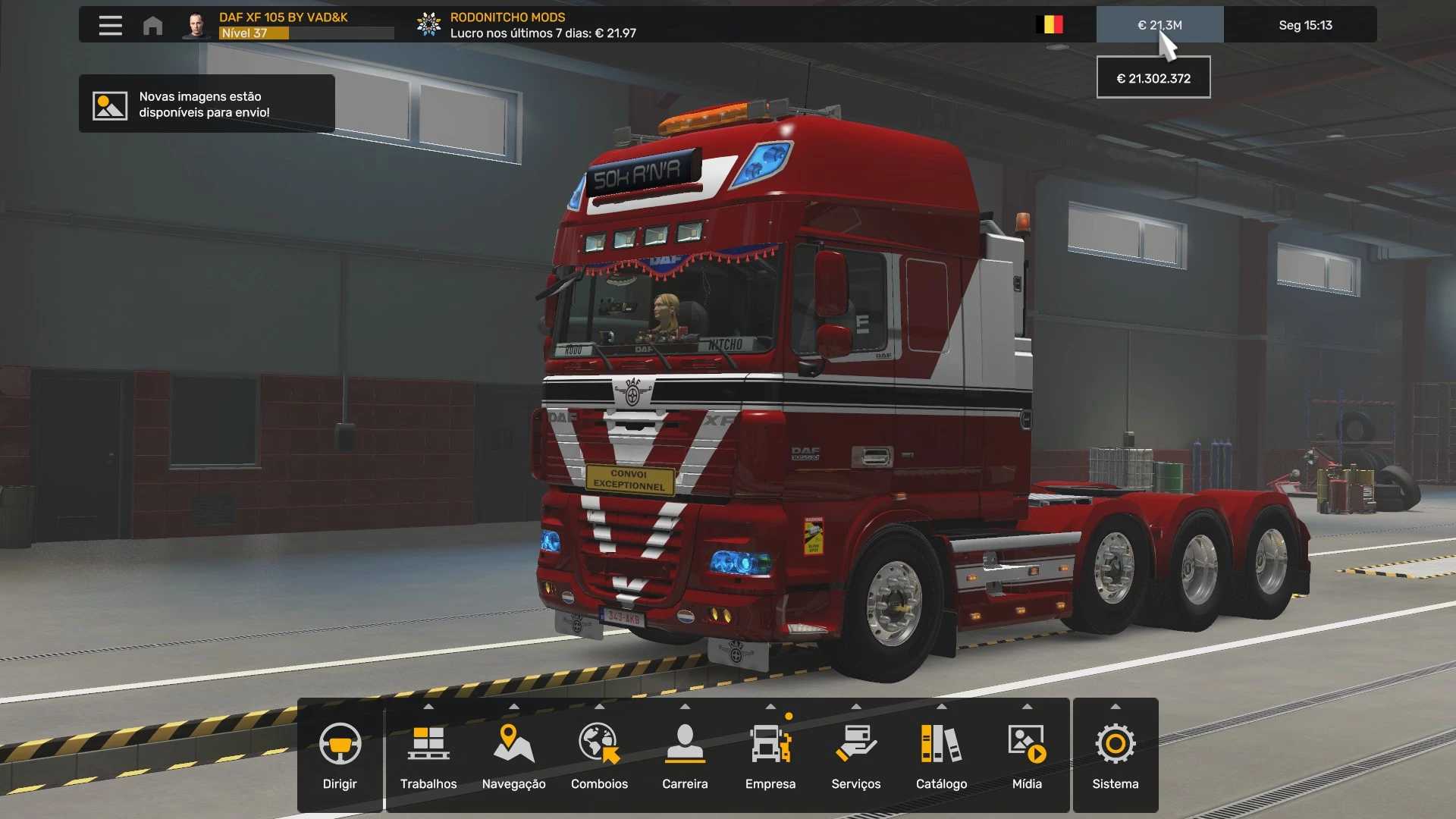Open the Sistema settings menu
Image resolution: width=1456 pixels, height=819 pixels.
pyautogui.click(x=1115, y=755)
